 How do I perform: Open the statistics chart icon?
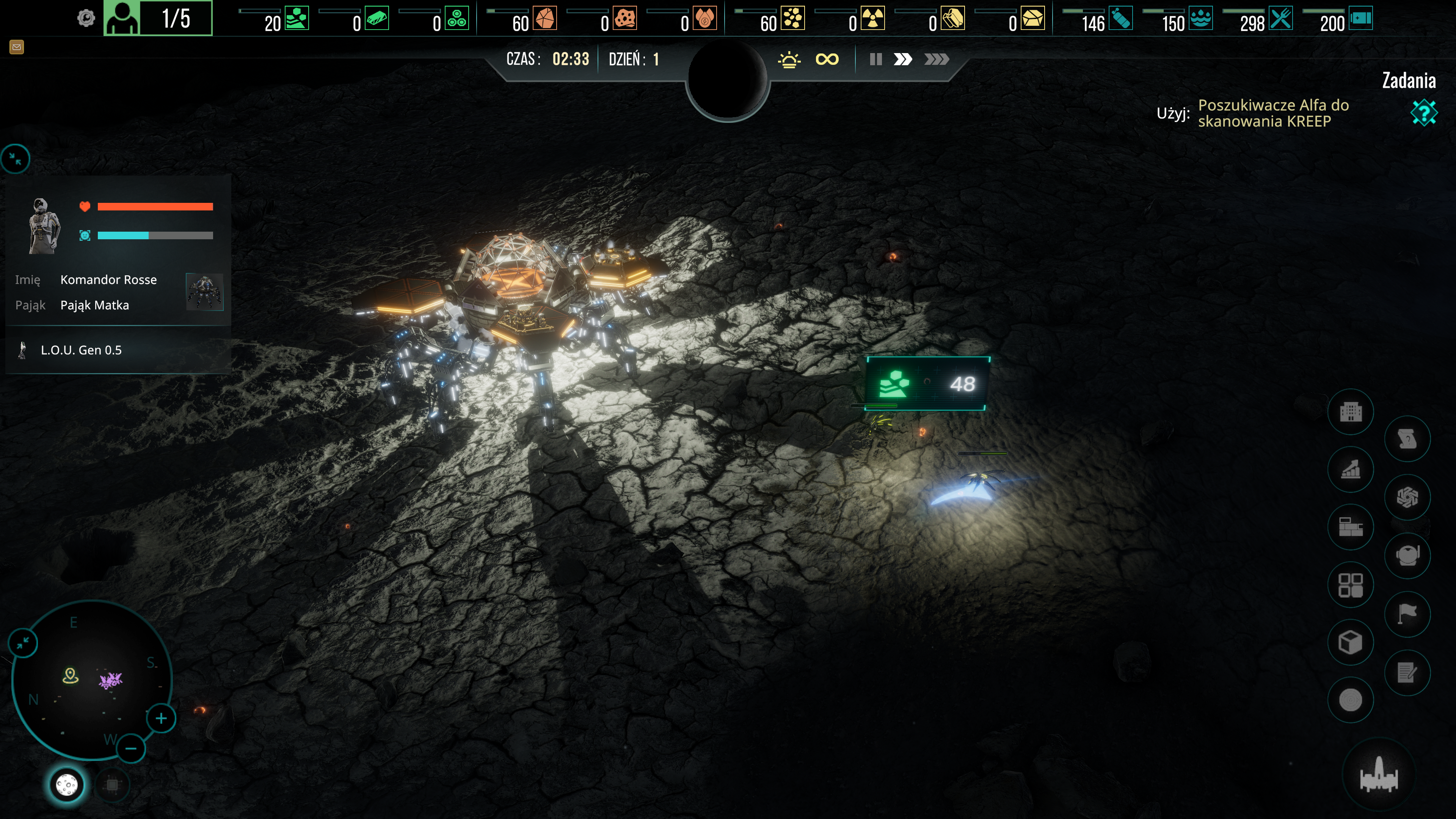(1350, 470)
